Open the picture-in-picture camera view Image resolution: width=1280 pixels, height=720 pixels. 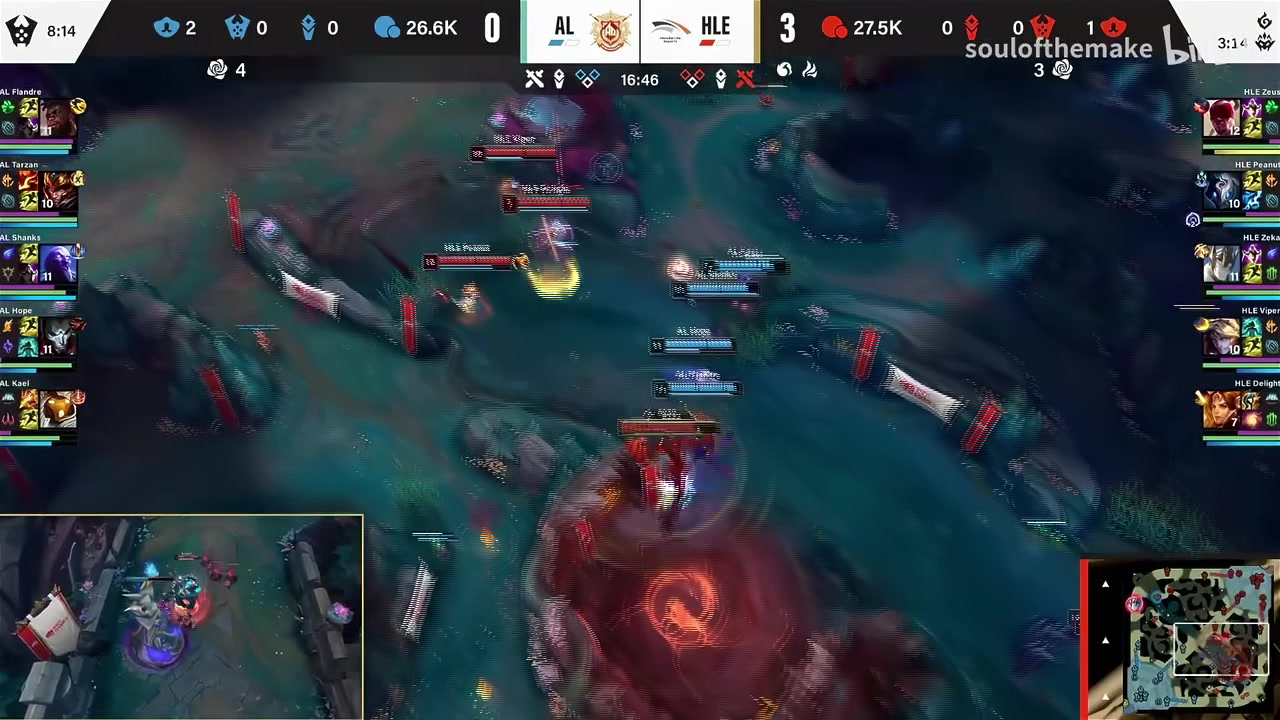(181, 616)
